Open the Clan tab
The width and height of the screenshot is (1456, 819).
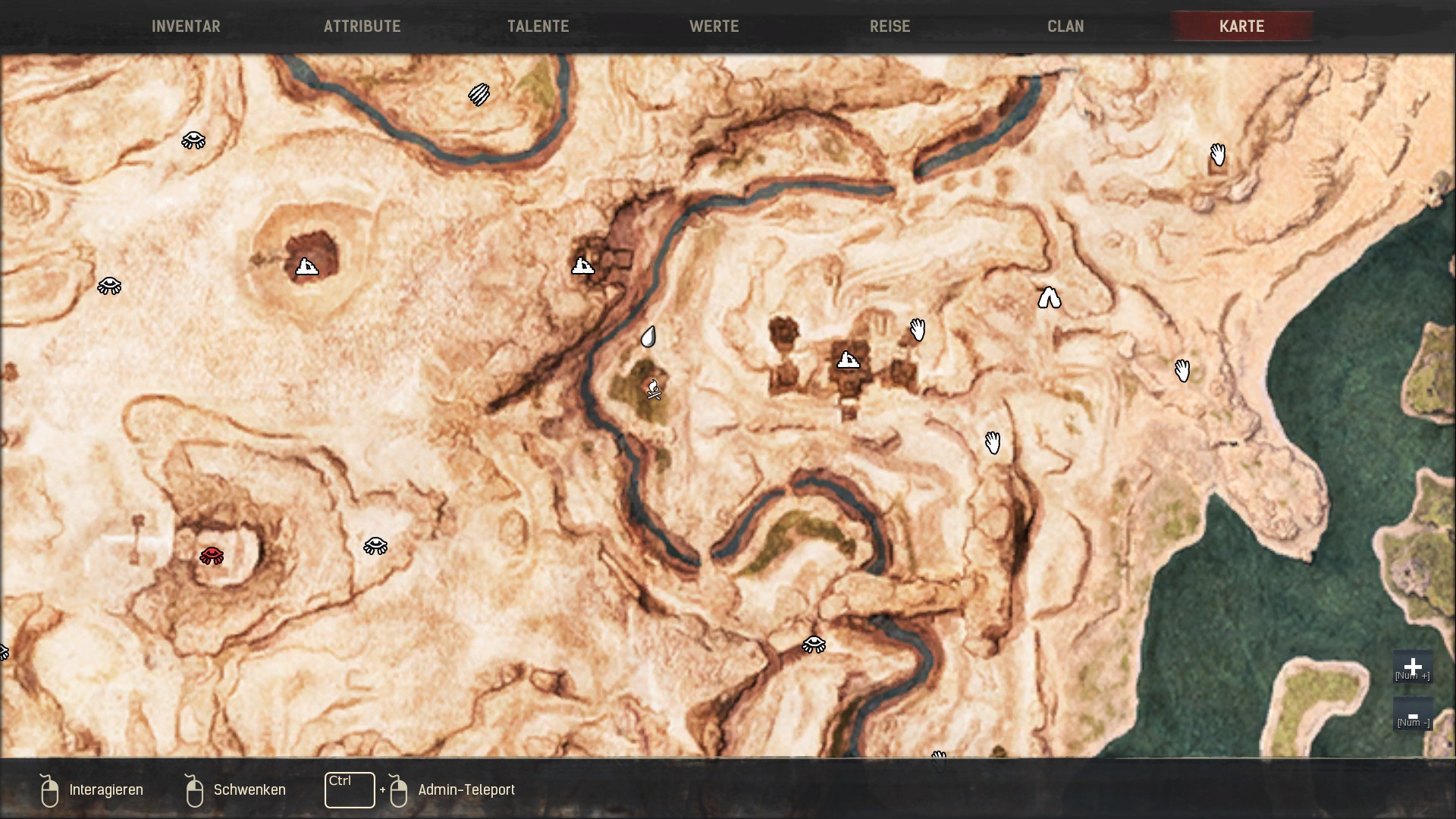pos(1065,27)
